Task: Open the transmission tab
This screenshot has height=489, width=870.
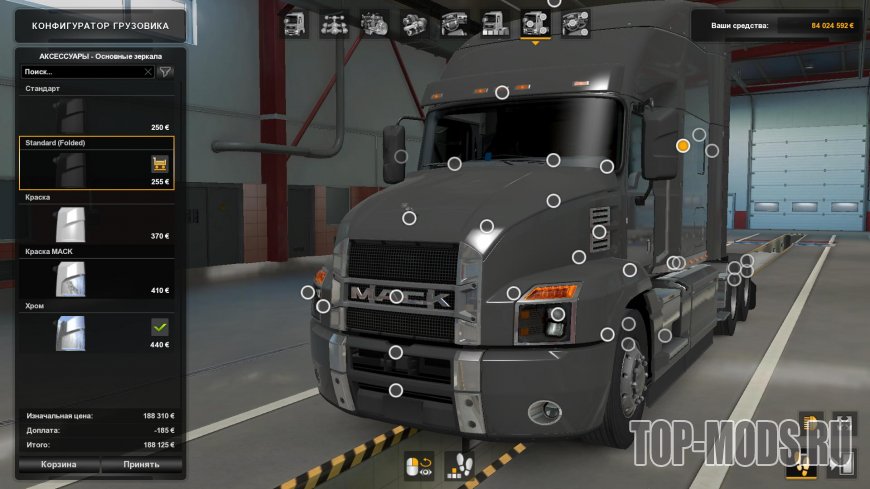Action: click(414, 23)
